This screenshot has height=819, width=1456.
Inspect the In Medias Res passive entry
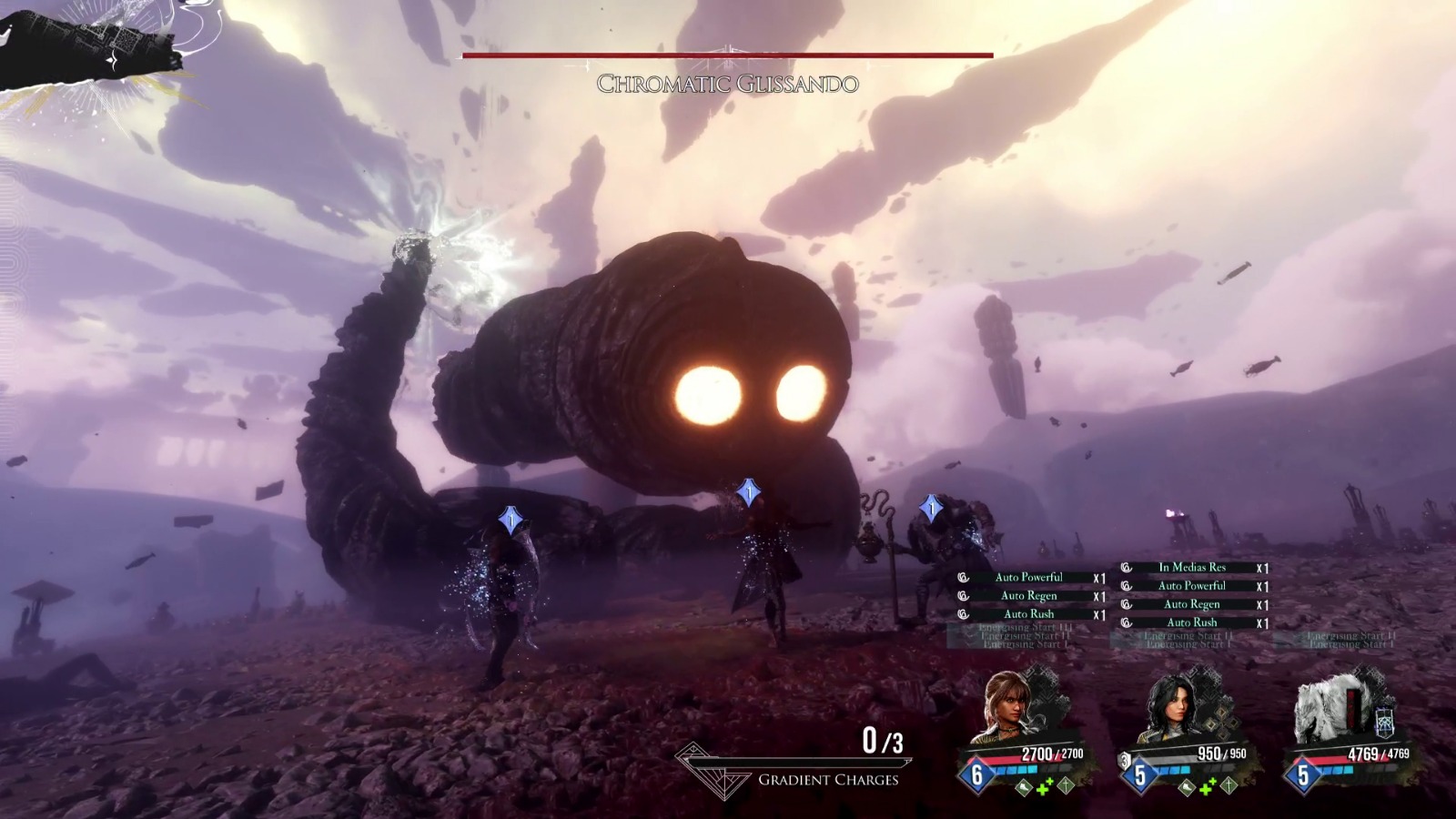1192,568
